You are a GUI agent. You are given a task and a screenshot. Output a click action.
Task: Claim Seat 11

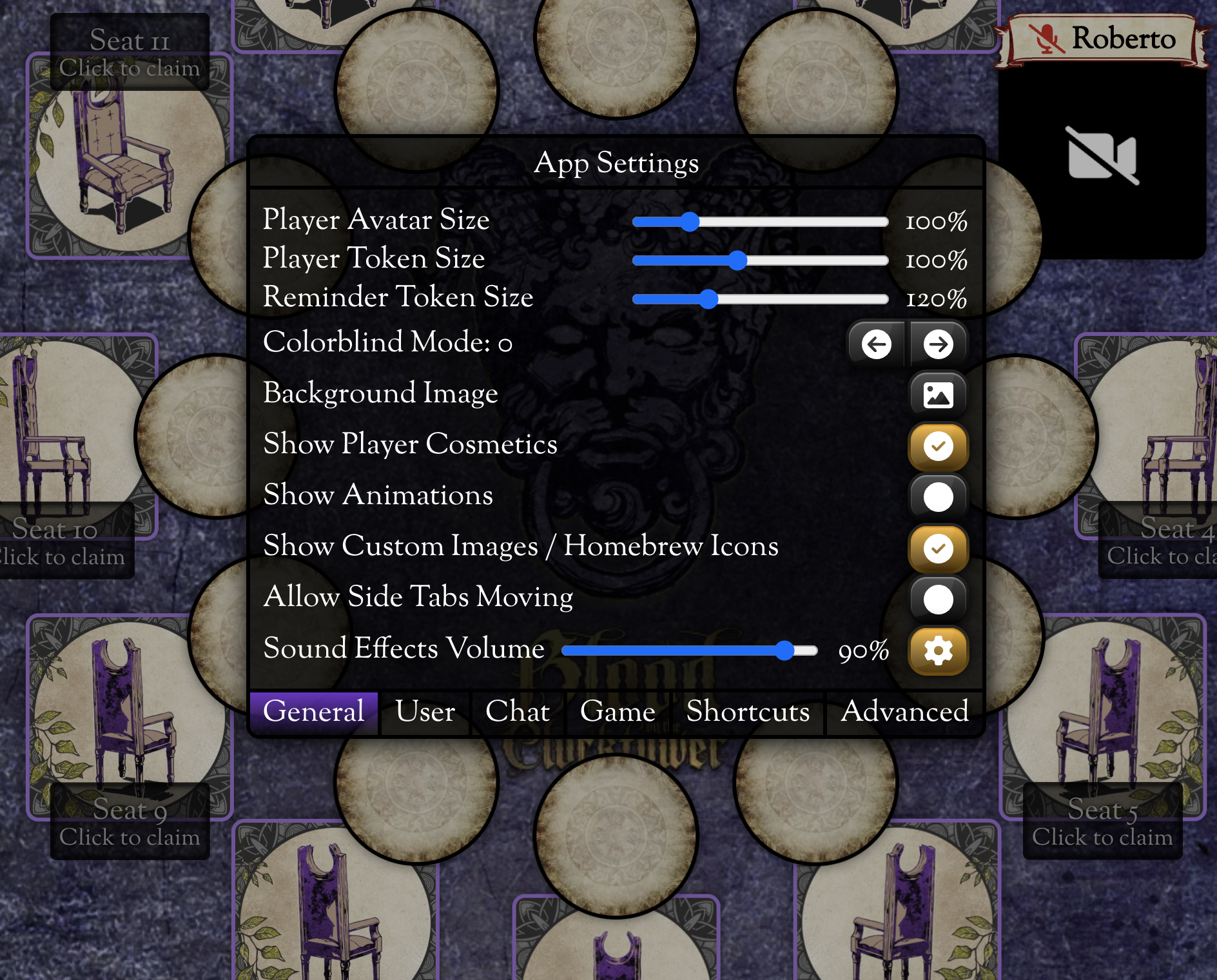pos(130,53)
